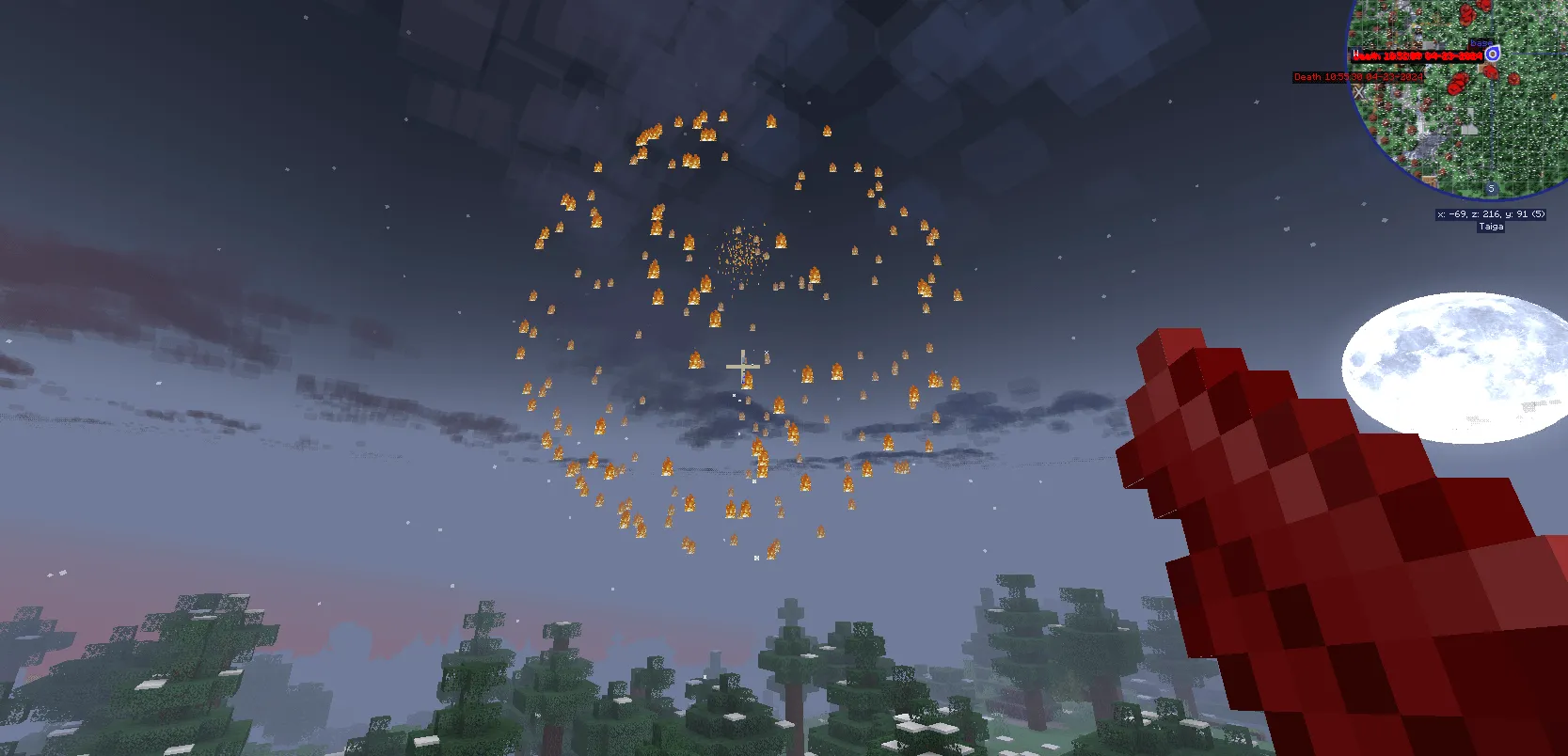Screen dimensions: 1568x756
Task: Click the X marker icon on the minimap
Action: tap(1360, 90)
